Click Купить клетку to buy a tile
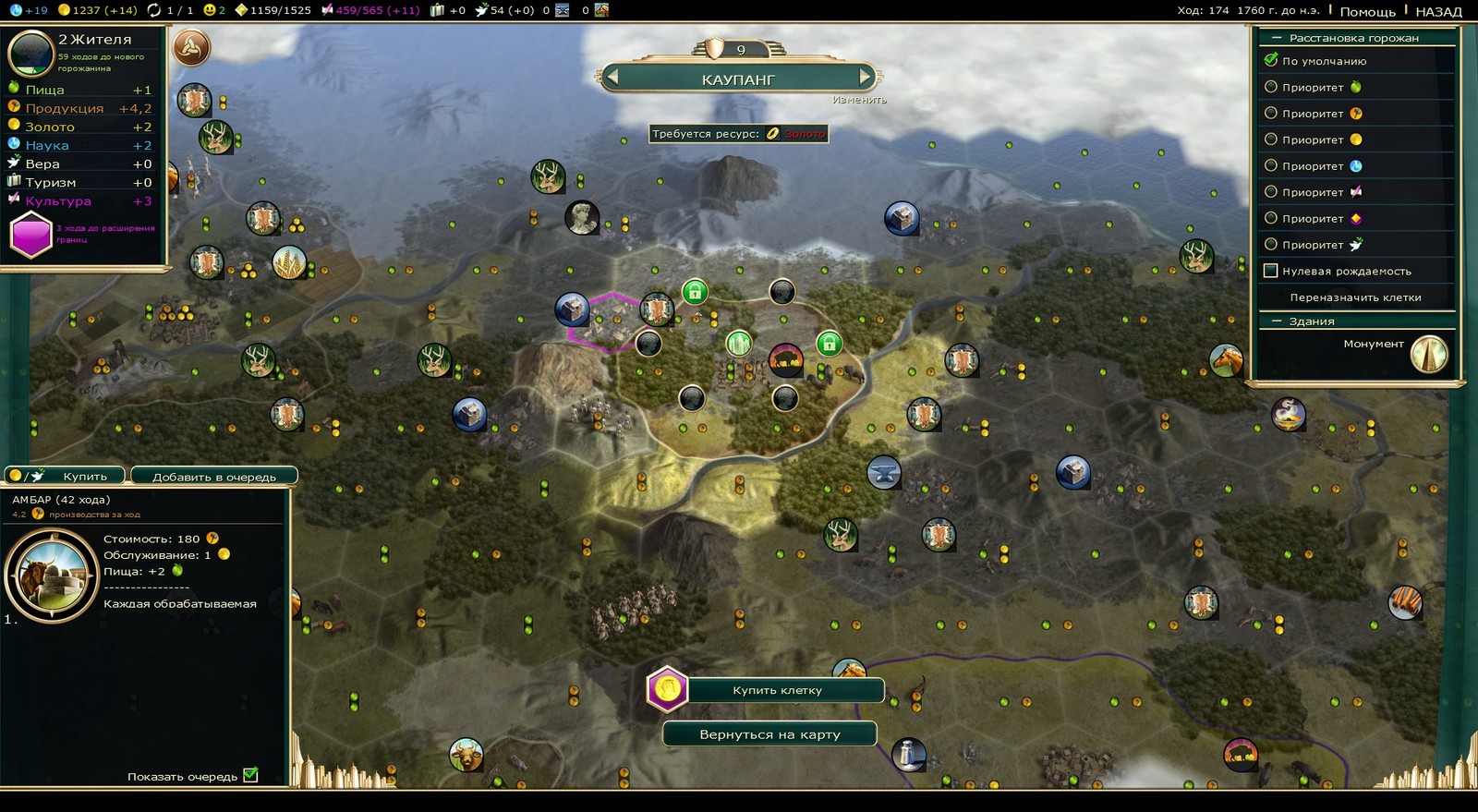Image resolution: width=1478 pixels, height=812 pixels. coord(776,690)
